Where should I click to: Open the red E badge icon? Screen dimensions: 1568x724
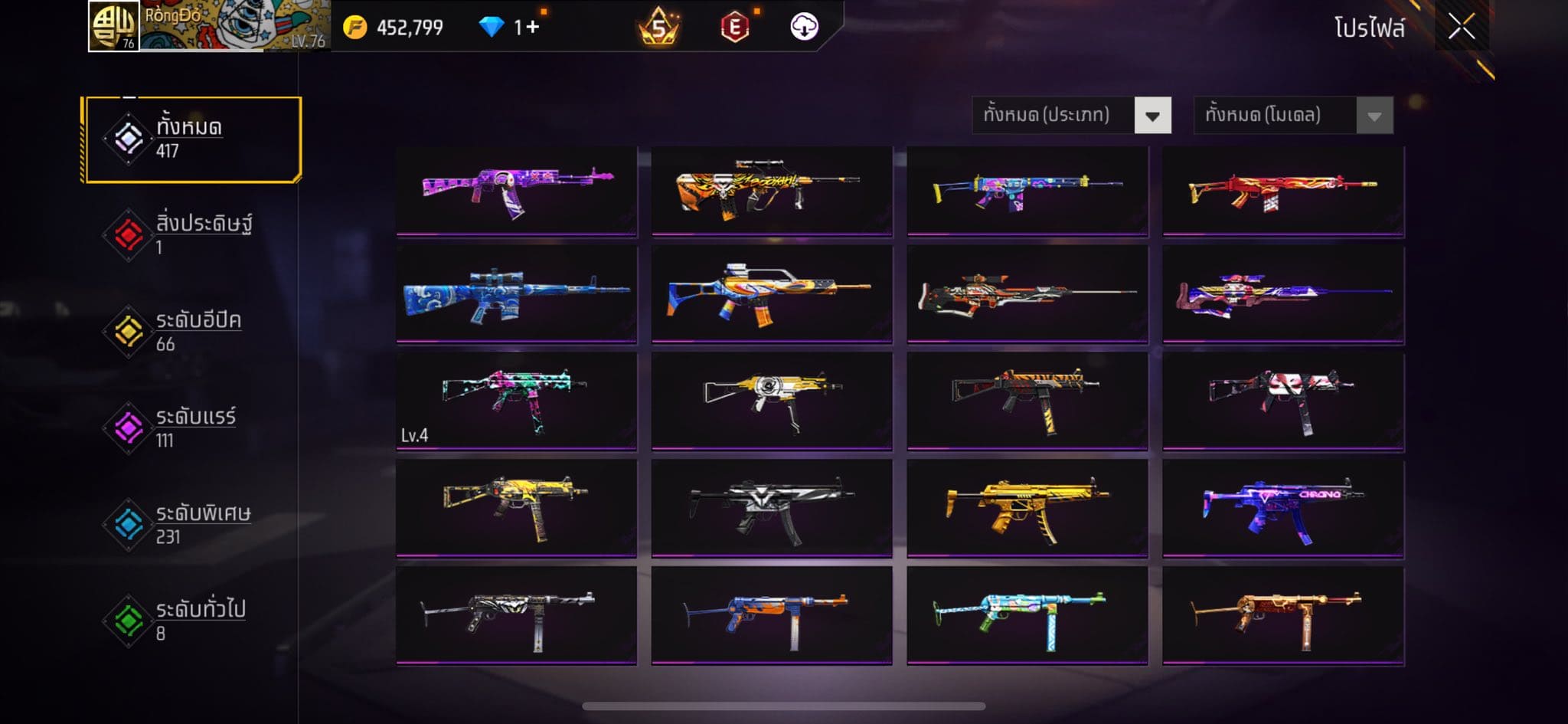tap(734, 28)
